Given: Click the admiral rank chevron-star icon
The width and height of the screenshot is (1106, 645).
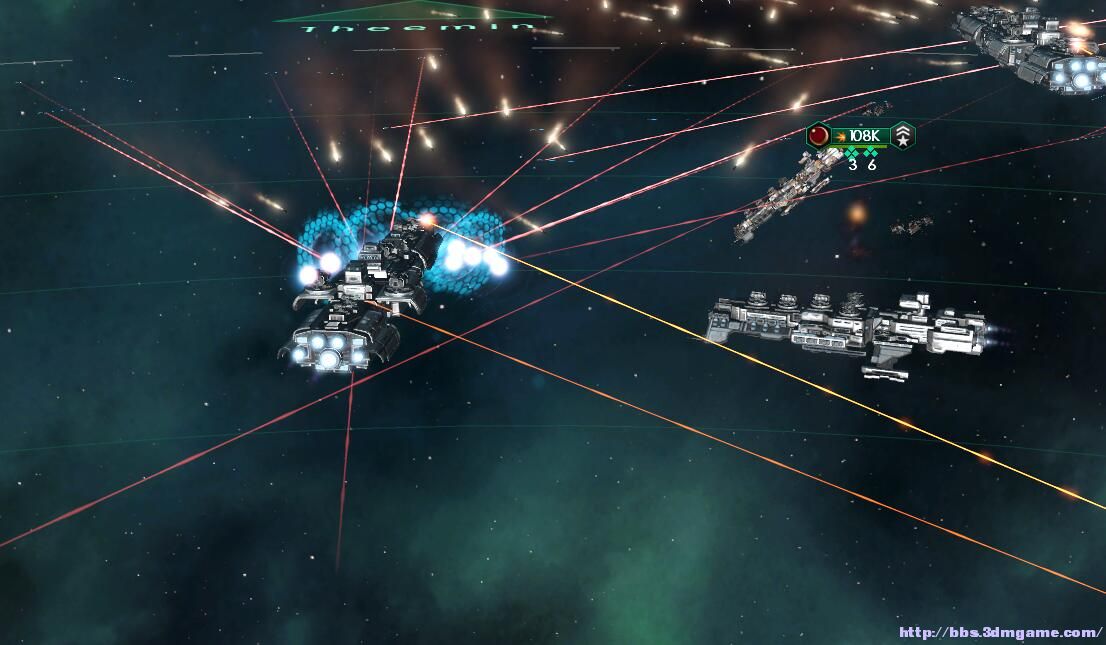Looking at the screenshot, I should [x=903, y=136].
